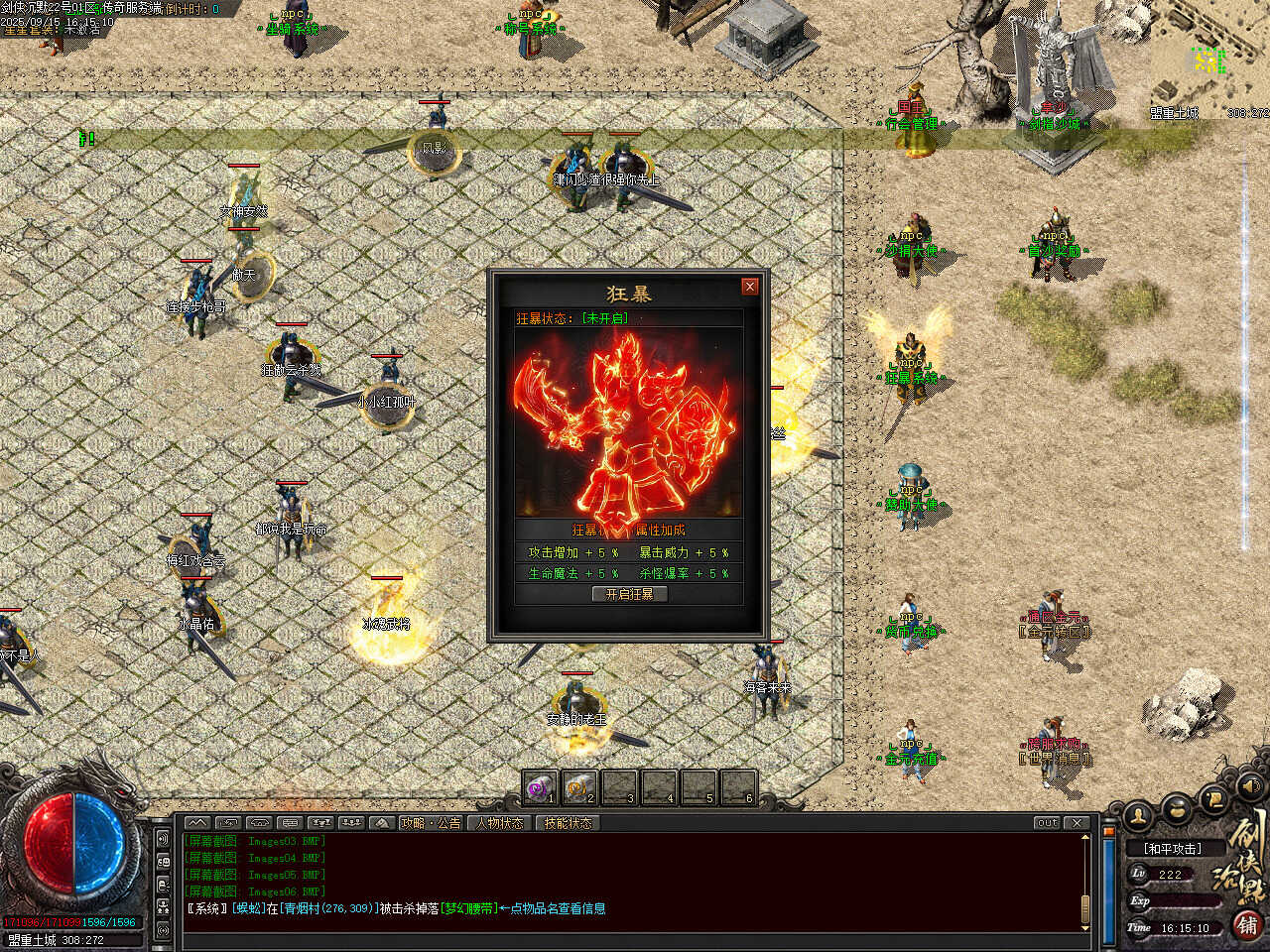Click the 开启狂暴 button
1270x952 pixels.
(629, 594)
